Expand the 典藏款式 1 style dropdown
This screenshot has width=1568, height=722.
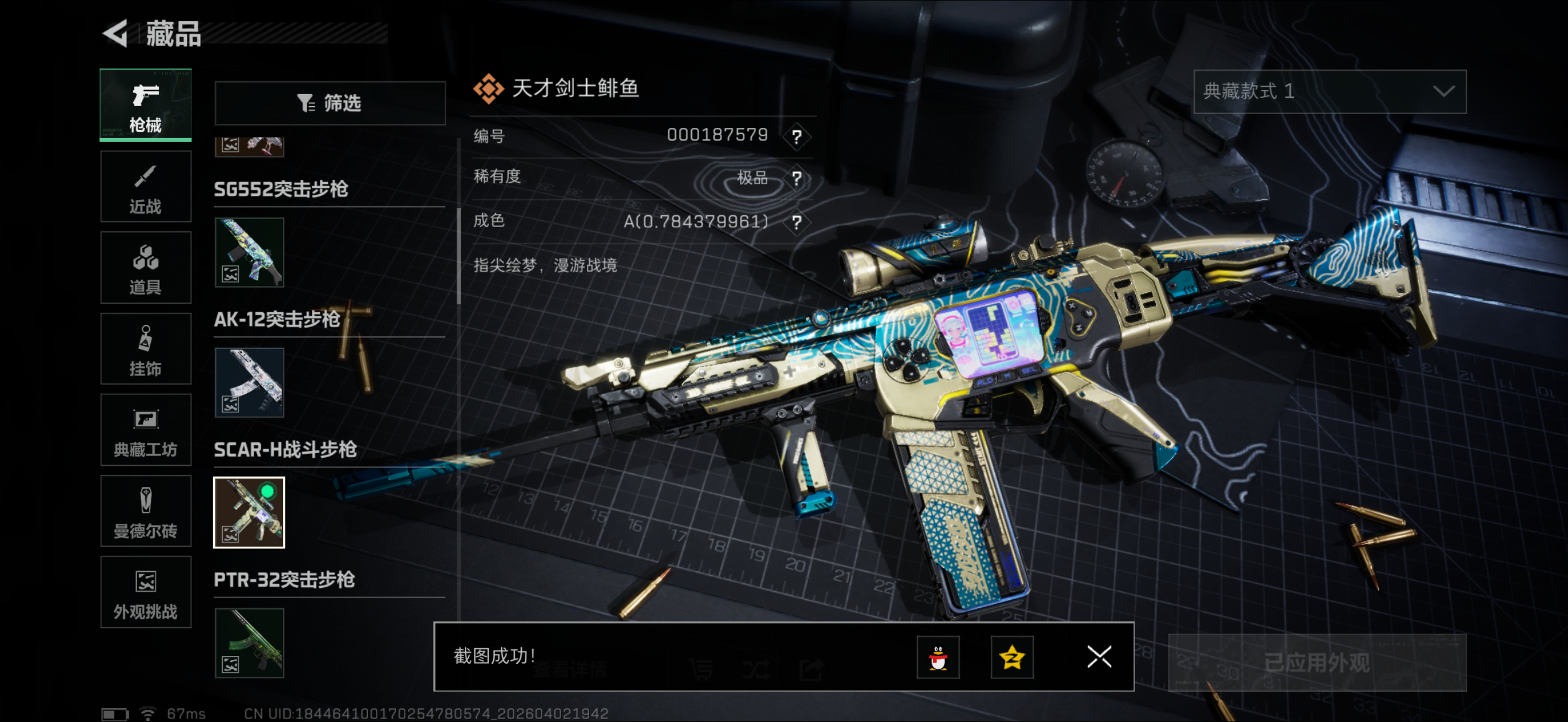[1330, 92]
